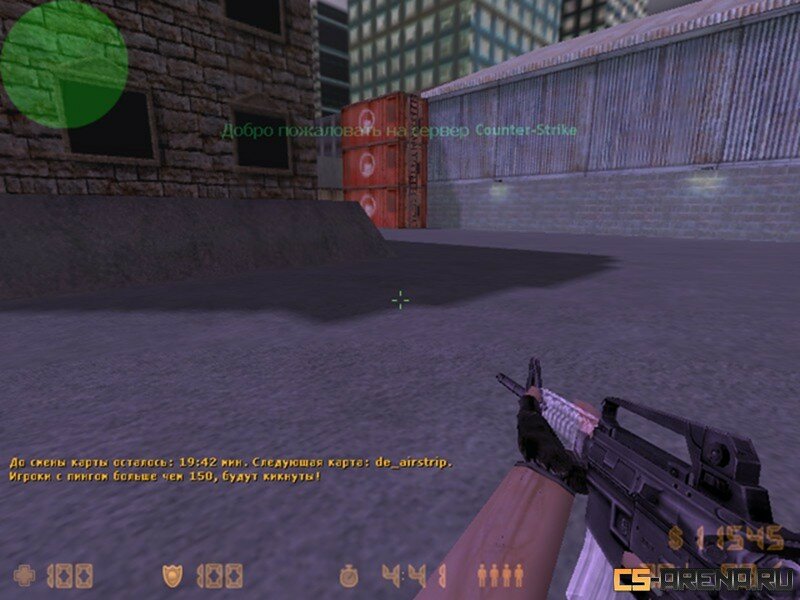Select the health cross icon
Image resolution: width=800 pixels, height=600 pixels.
(25, 575)
